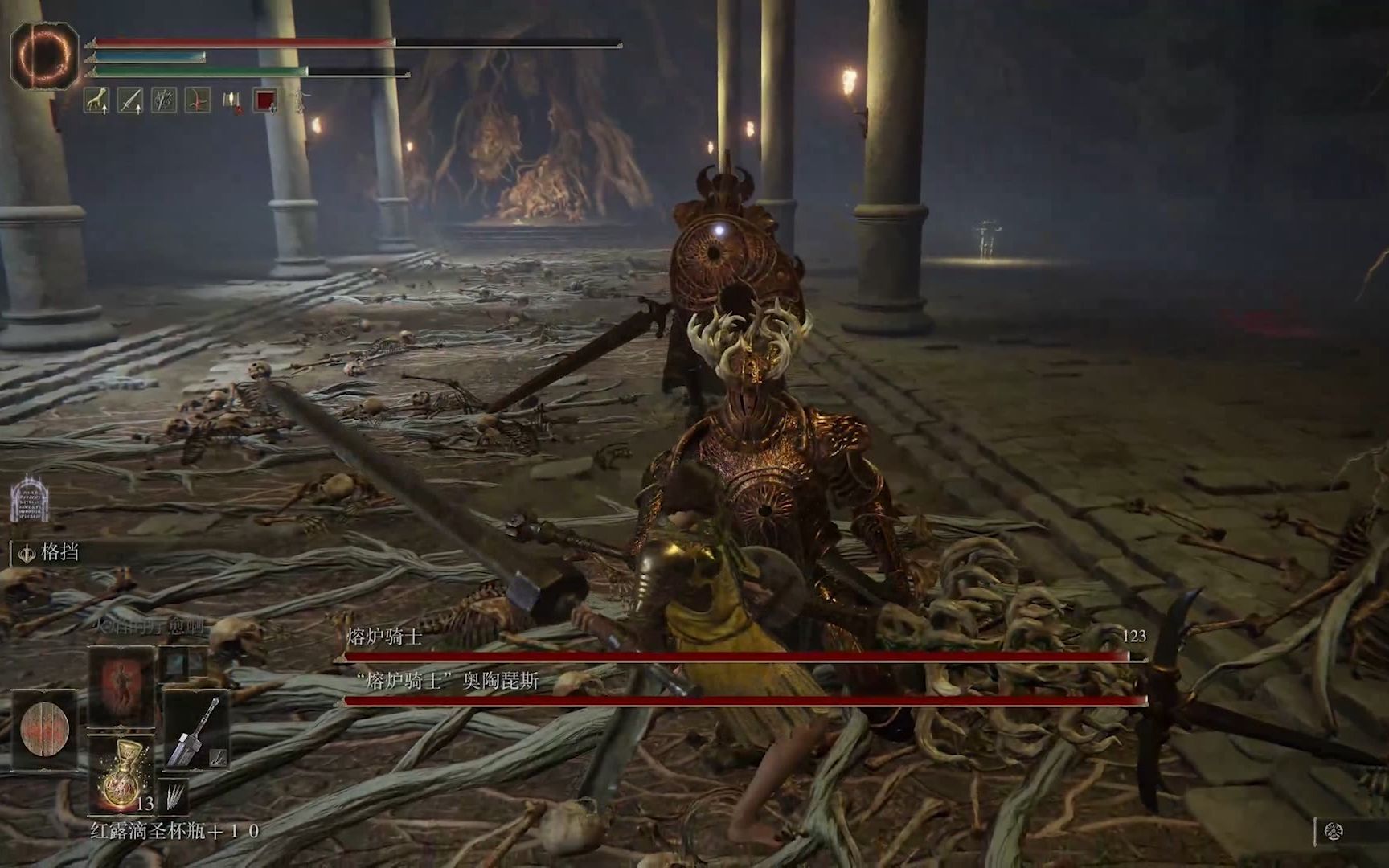The image size is (1389, 868).
Task: Select the red branching root status icon
Action: click(198, 100)
